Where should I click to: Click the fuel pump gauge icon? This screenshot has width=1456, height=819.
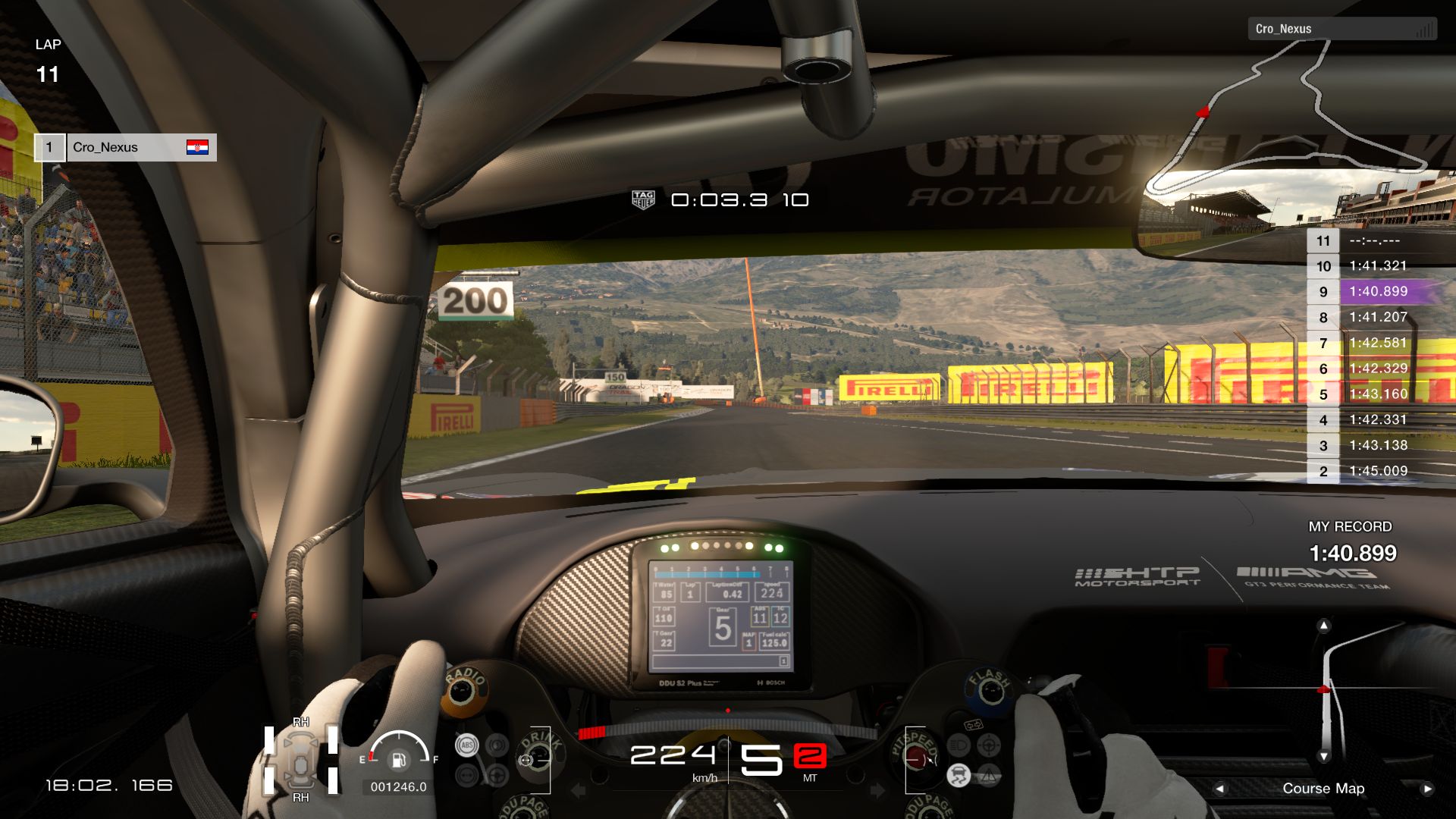click(399, 758)
